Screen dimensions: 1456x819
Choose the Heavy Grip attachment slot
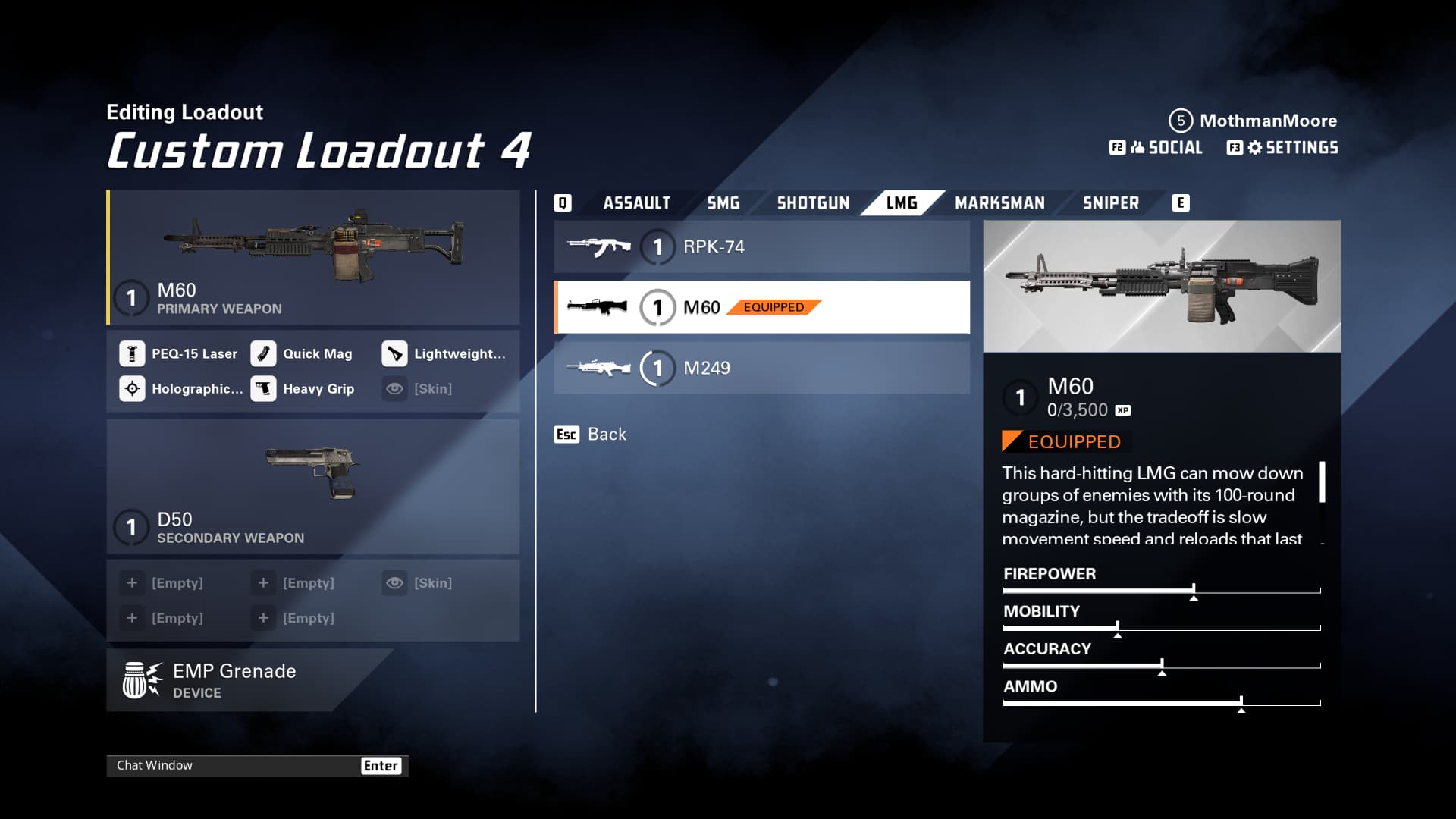[x=303, y=389]
